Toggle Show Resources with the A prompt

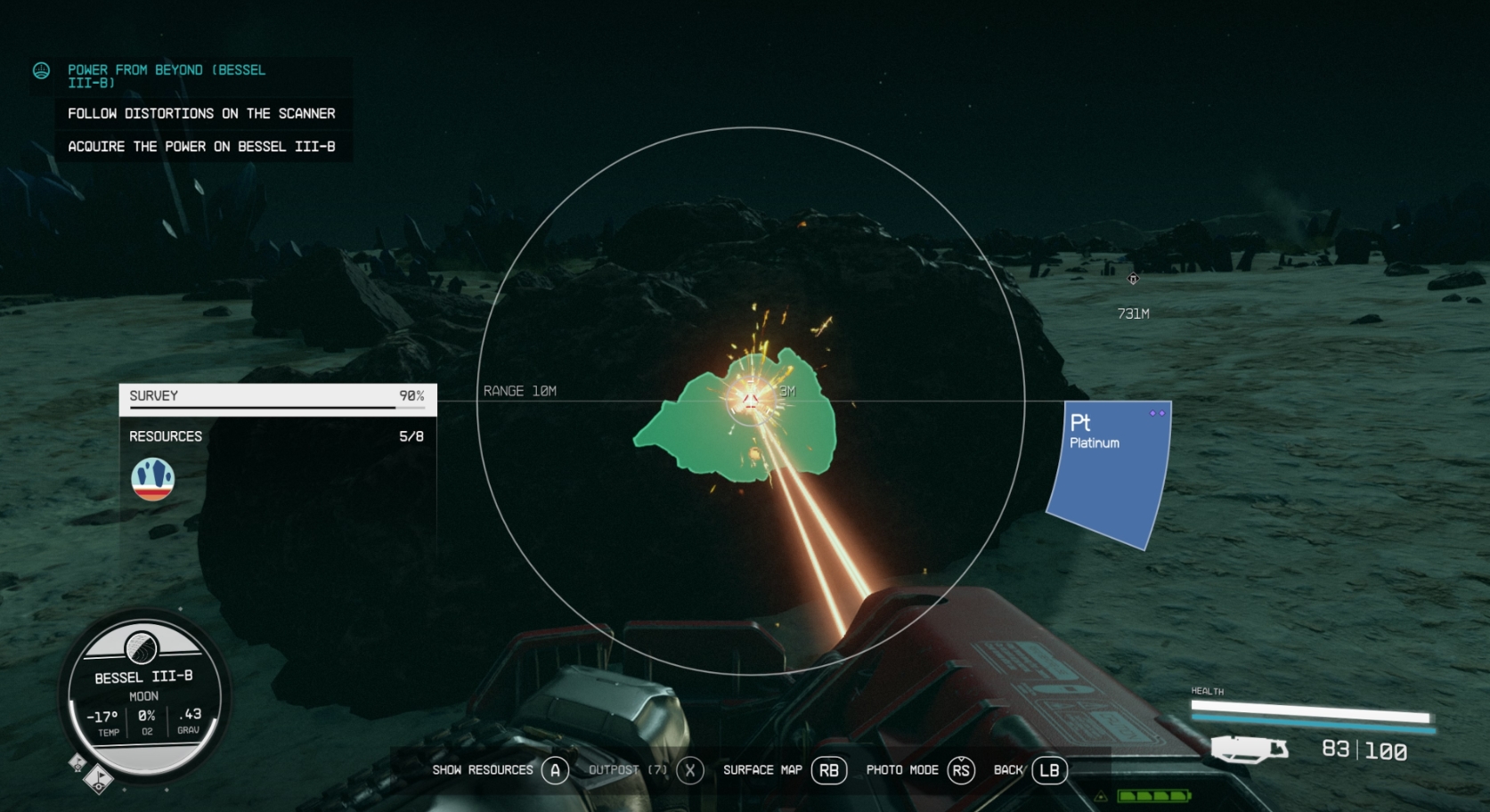557,769
